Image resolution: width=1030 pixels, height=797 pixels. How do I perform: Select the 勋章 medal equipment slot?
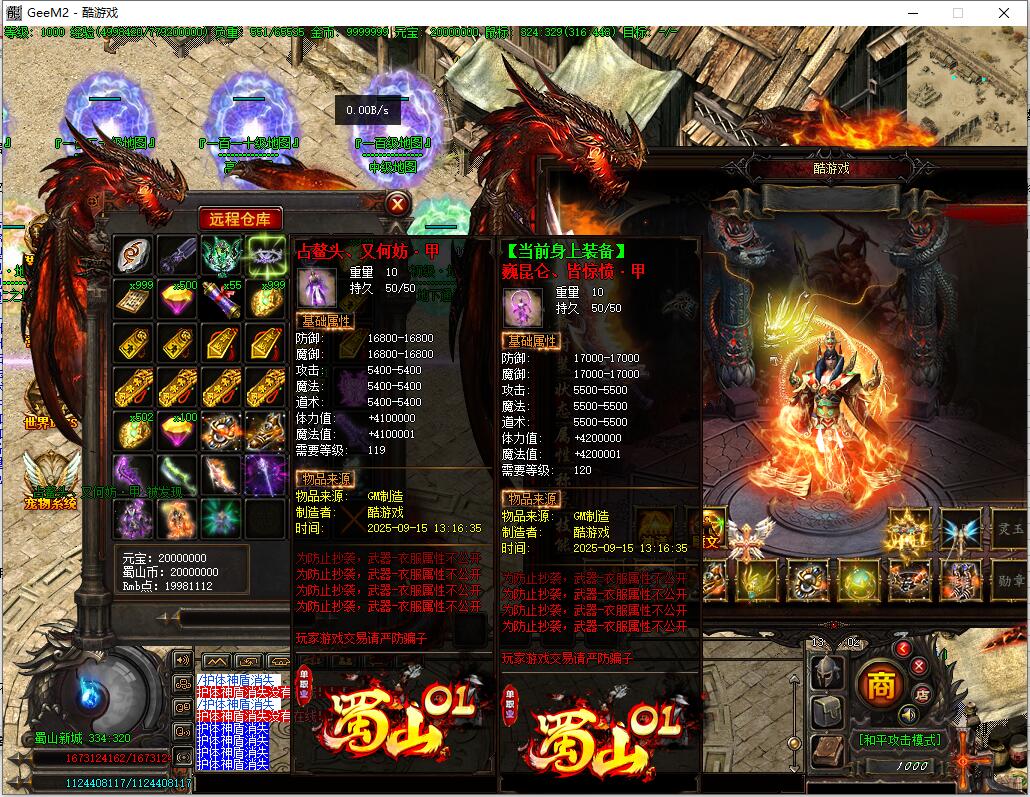click(x=1008, y=580)
